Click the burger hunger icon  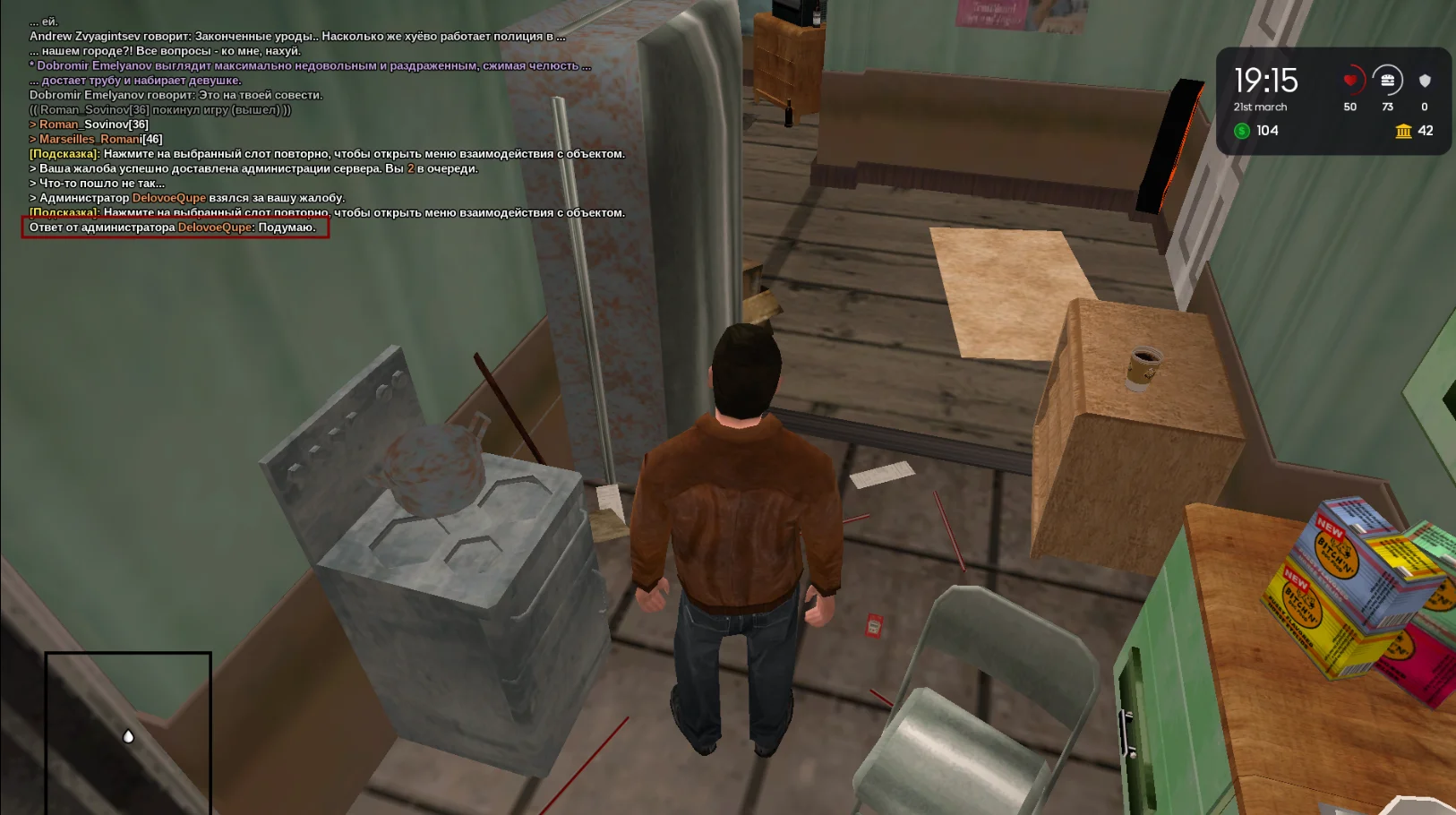(x=1387, y=81)
